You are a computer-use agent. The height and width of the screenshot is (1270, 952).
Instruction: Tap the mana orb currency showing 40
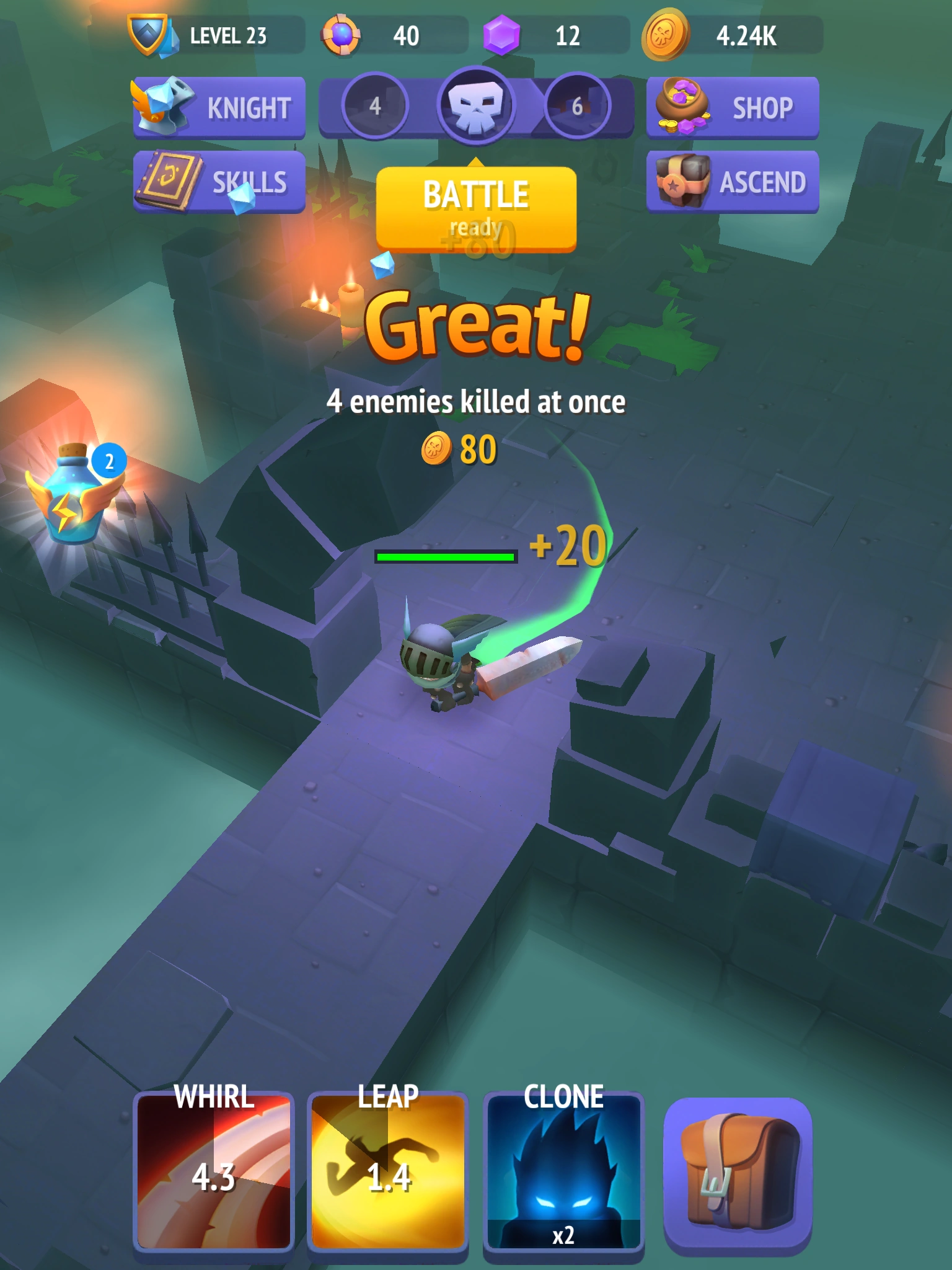coord(372,35)
